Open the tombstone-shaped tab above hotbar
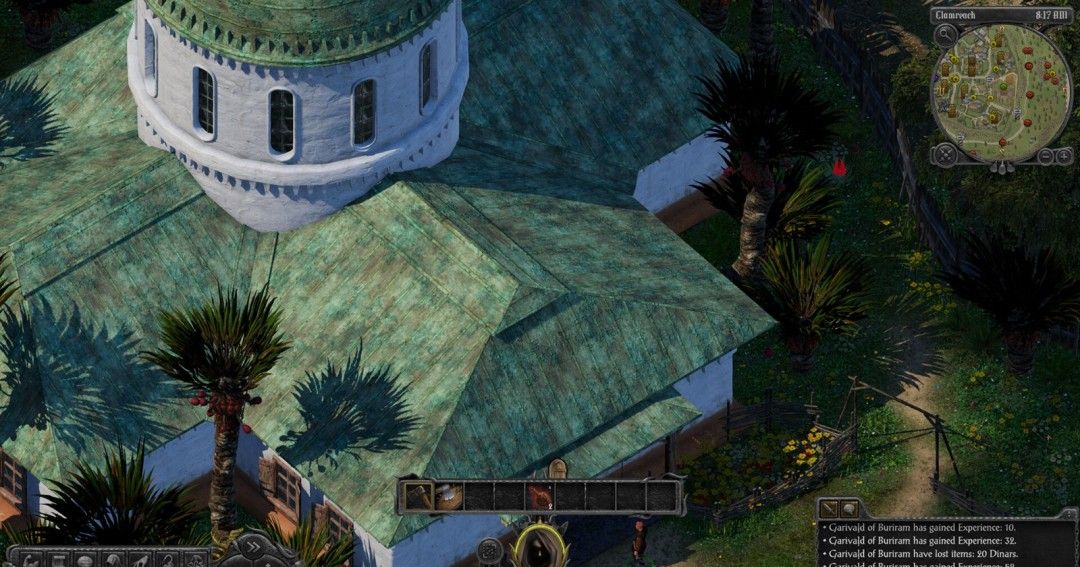Viewport: 1080px width, 567px height. tap(557, 469)
